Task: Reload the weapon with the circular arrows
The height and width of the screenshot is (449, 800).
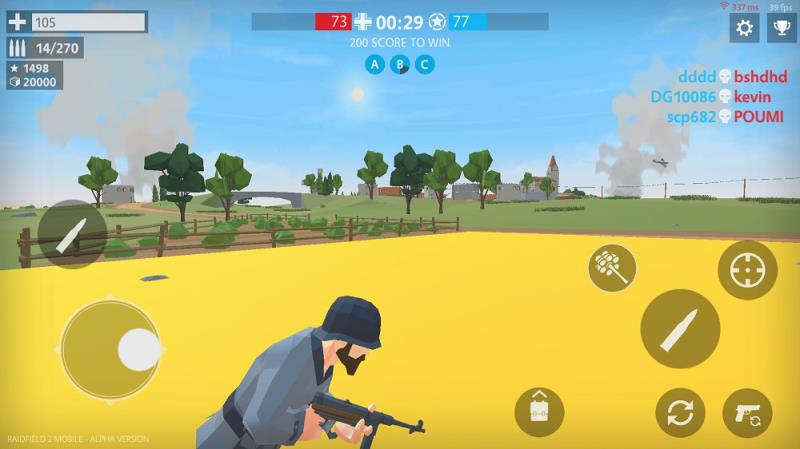Action: (x=680, y=413)
